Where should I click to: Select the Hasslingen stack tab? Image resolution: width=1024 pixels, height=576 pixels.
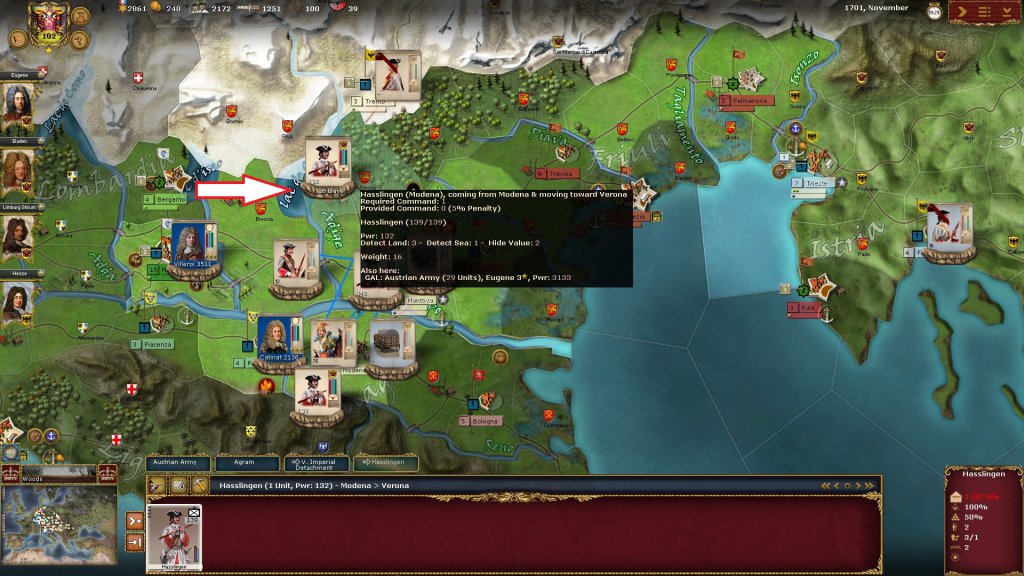[385, 463]
